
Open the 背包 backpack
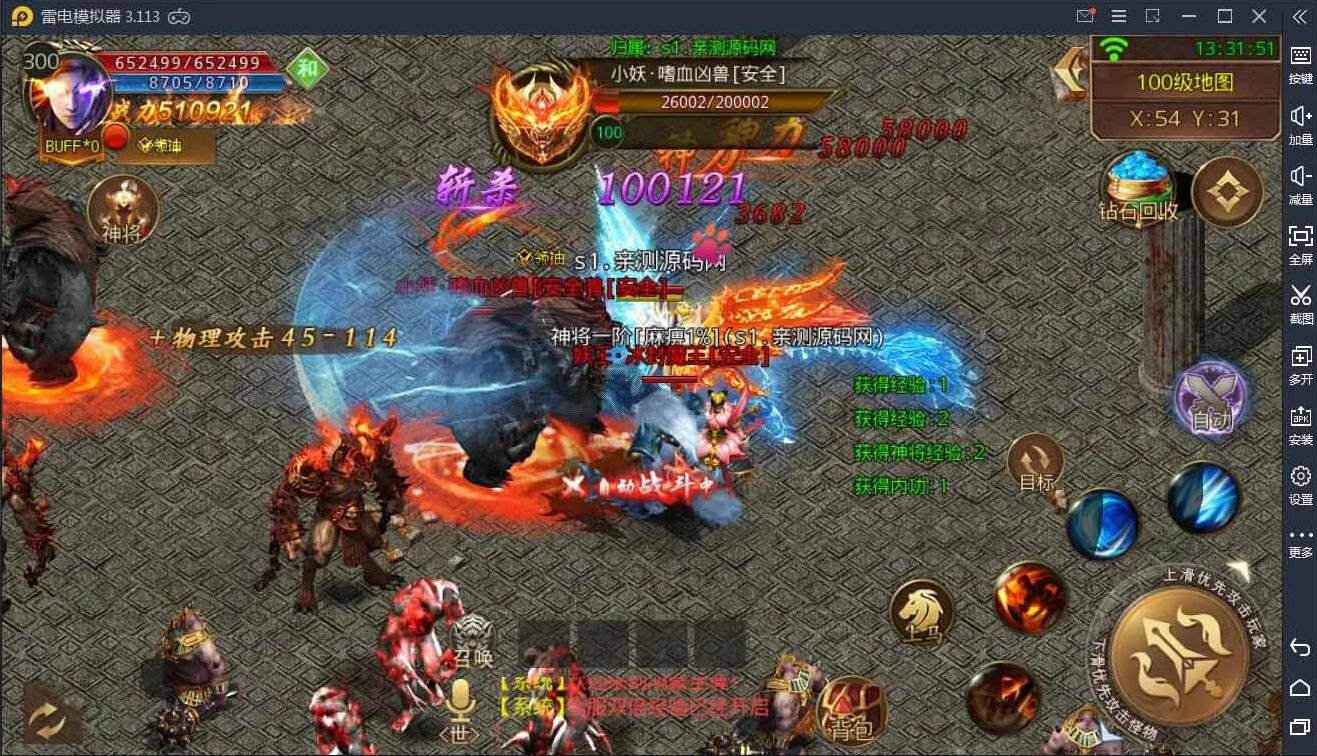pyautogui.click(x=851, y=711)
